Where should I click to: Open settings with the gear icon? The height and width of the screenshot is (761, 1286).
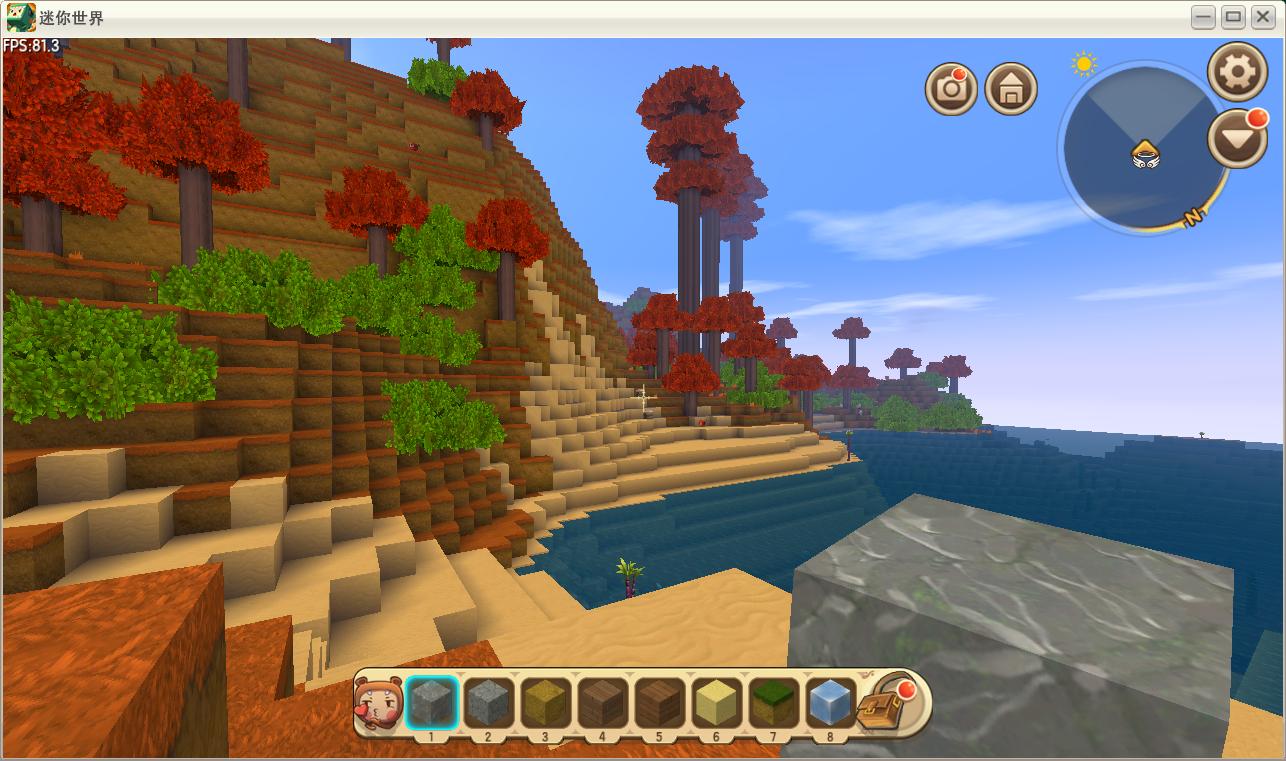click(1238, 71)
